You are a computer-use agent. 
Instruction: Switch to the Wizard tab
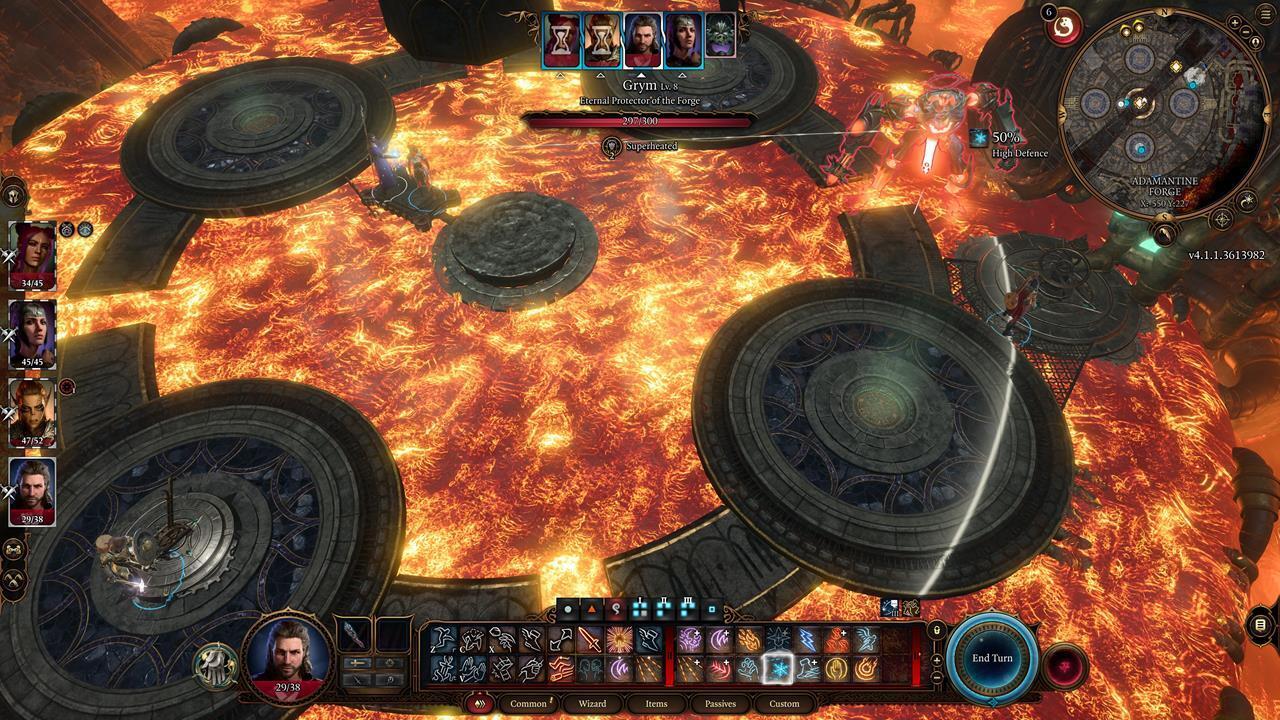point(593,704)
